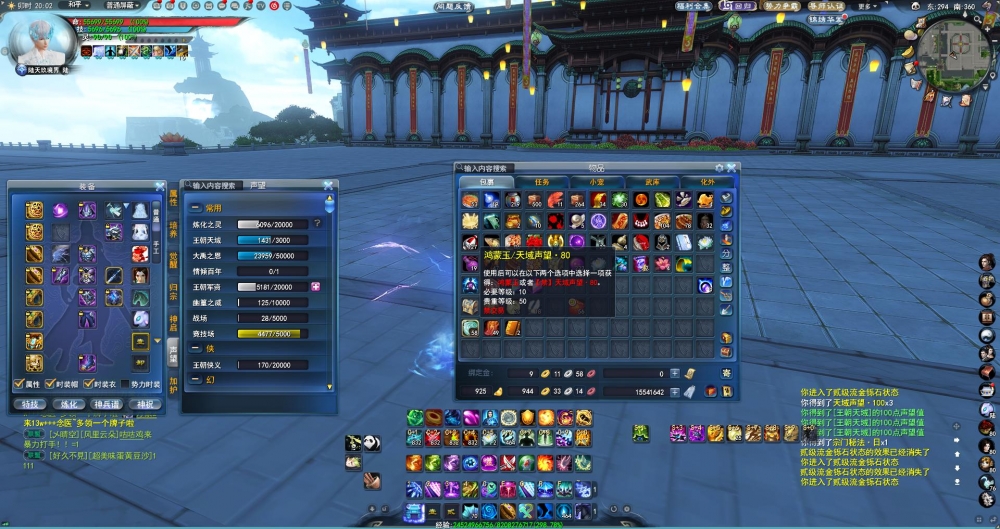Screen dimensions: 1000x529
Task: Open the 小宠 pet tab
Action: click(597, 182)
